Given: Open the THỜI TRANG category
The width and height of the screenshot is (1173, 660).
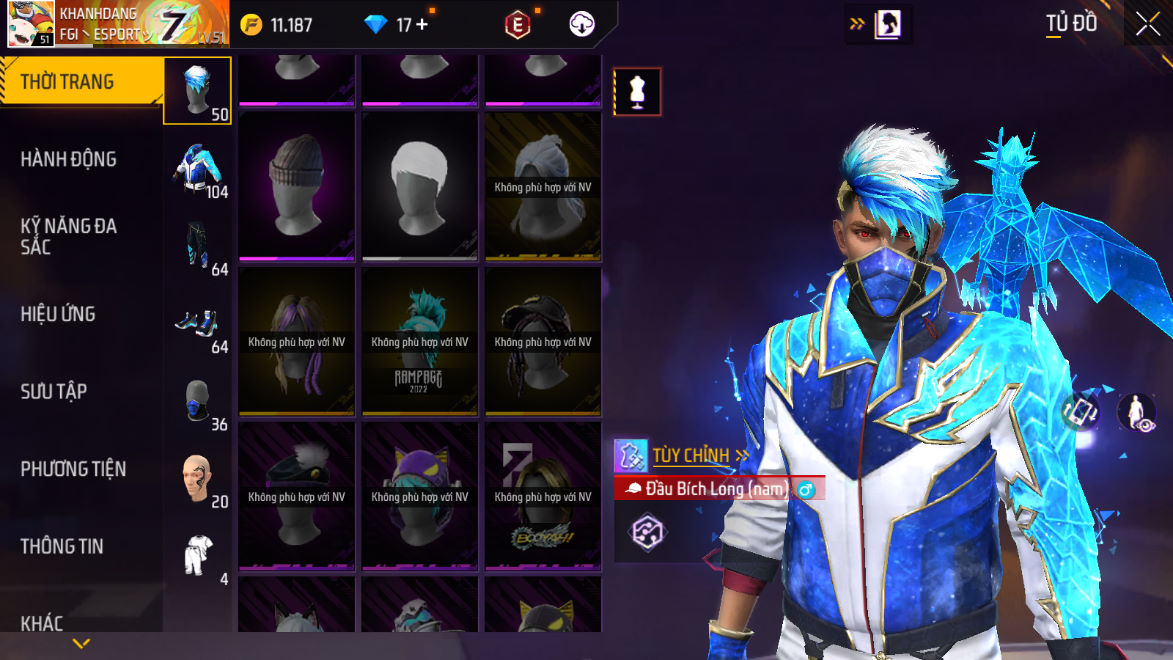Looking at the screenshot, I should pyautogui.click(x=68, y=82).
